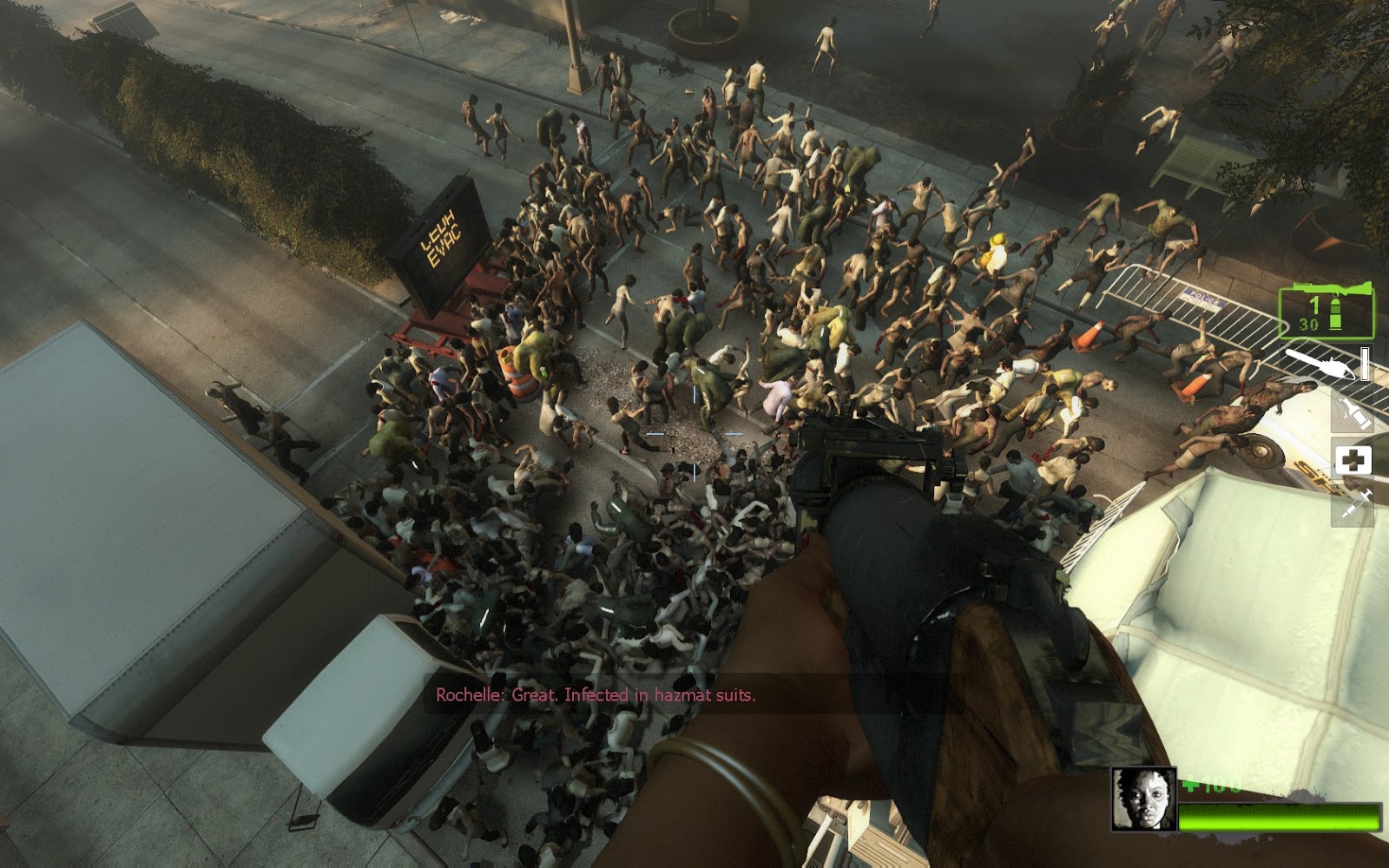Click the magazine count number 1
1389x868 pixels.
coord(1313,305)
